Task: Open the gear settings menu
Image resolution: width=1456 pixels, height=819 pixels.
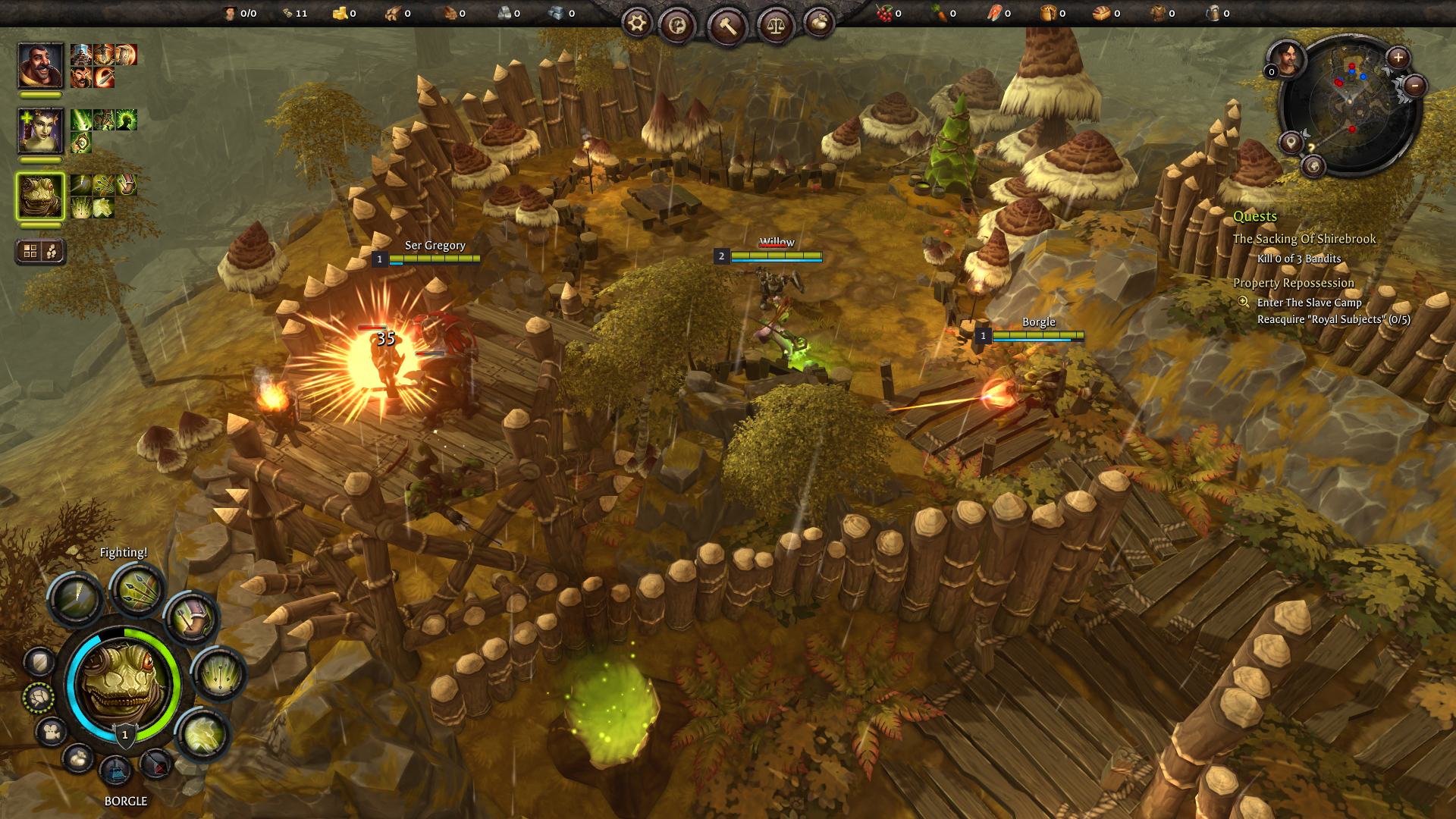Action: 638,25
